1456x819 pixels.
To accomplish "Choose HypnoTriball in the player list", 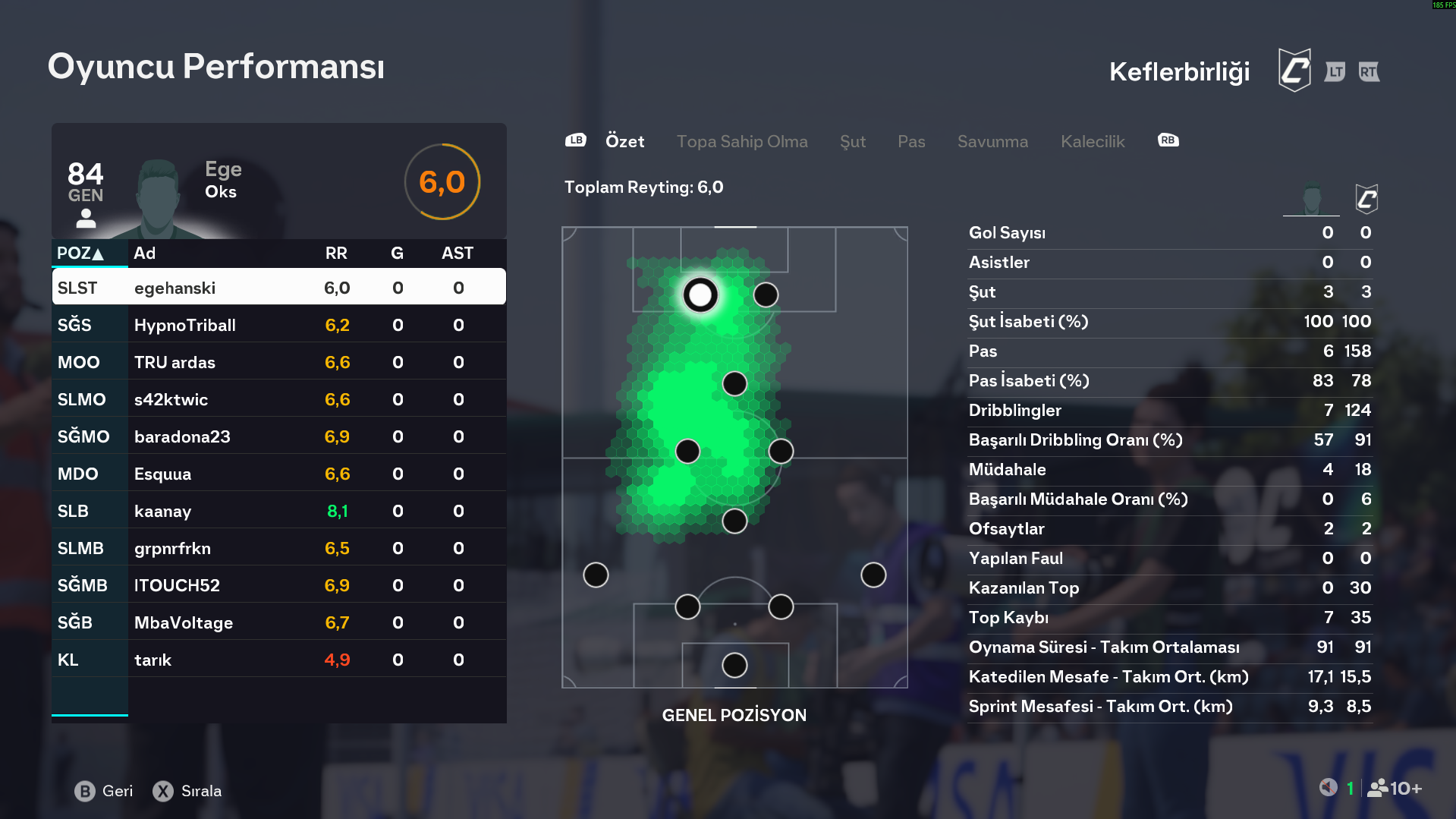I will (x=278, y=325).
